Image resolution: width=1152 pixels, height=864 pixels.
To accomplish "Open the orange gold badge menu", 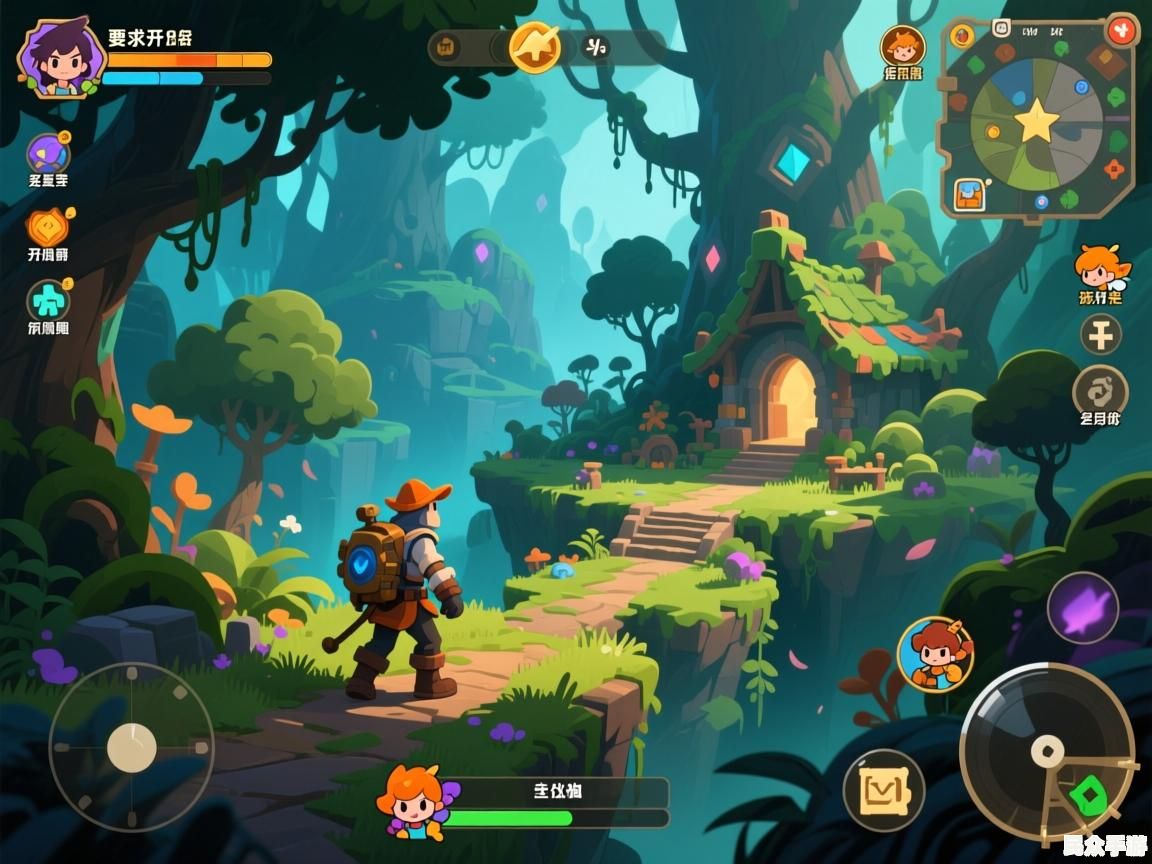I will click(x=47, y=228).
